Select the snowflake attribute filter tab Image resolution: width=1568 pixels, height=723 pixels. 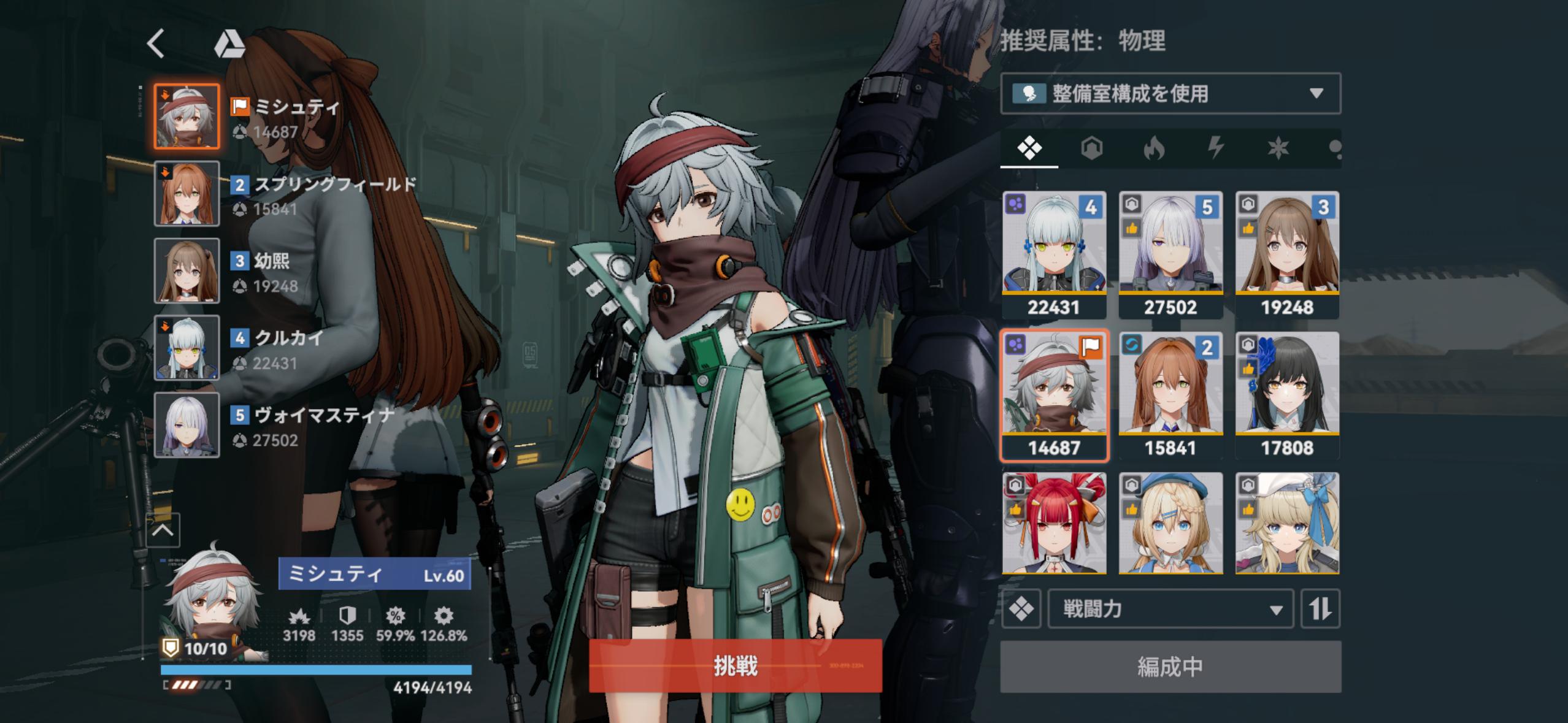[x=1278, y=148]
